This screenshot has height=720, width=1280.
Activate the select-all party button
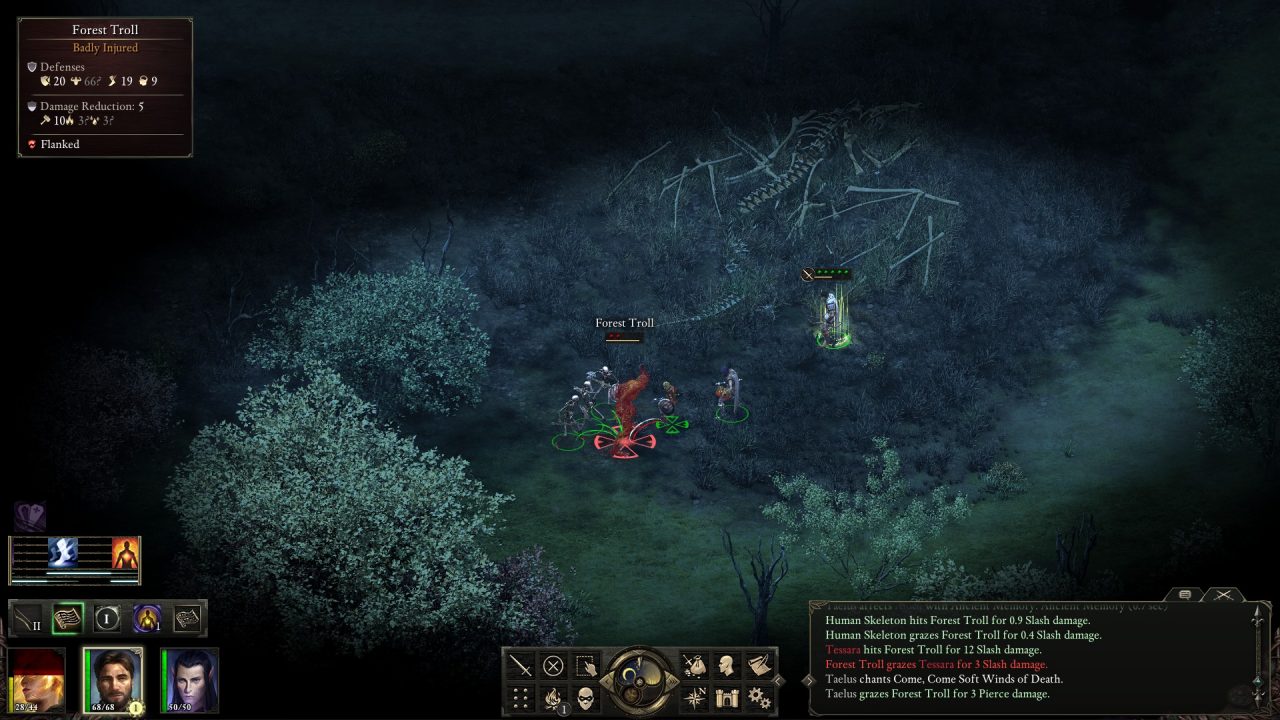tap(586, 666)
